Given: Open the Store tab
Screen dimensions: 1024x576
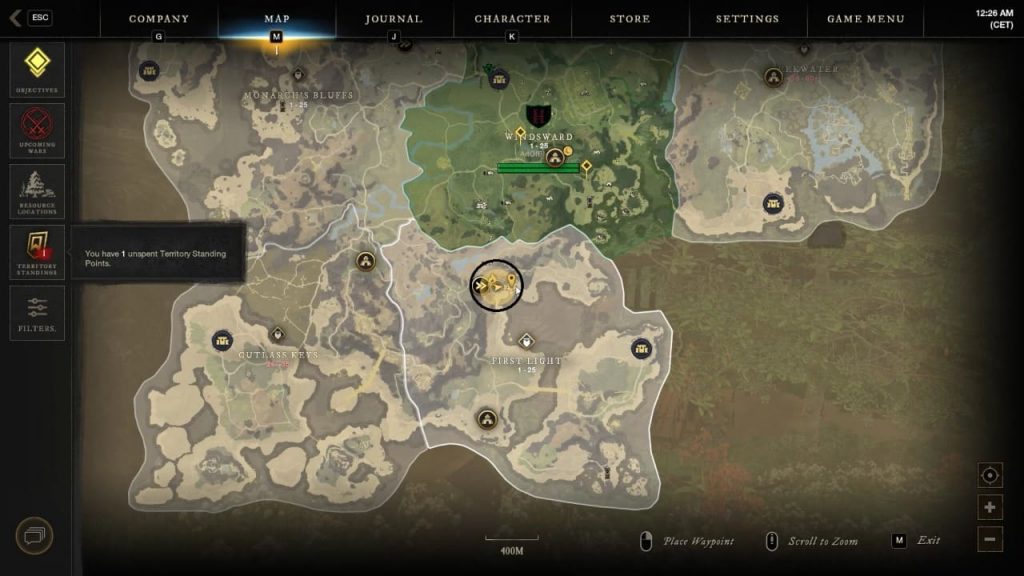Looking at the screenshot, I should click(x=630, y=19).
